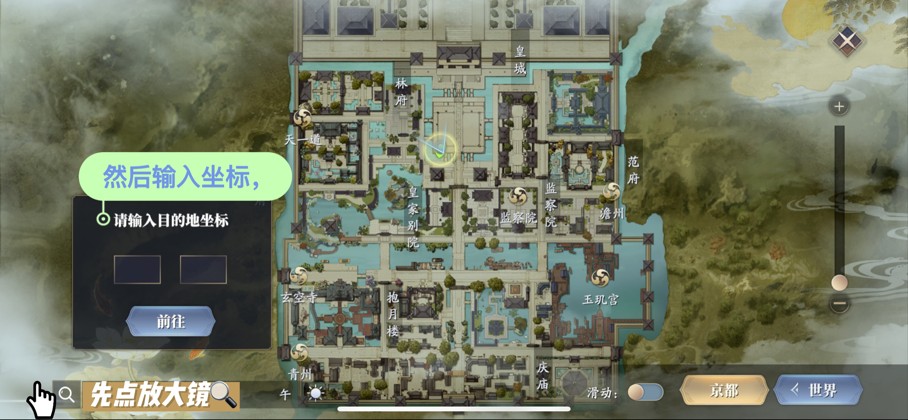Select the first coordinate input box

[137, 269]
